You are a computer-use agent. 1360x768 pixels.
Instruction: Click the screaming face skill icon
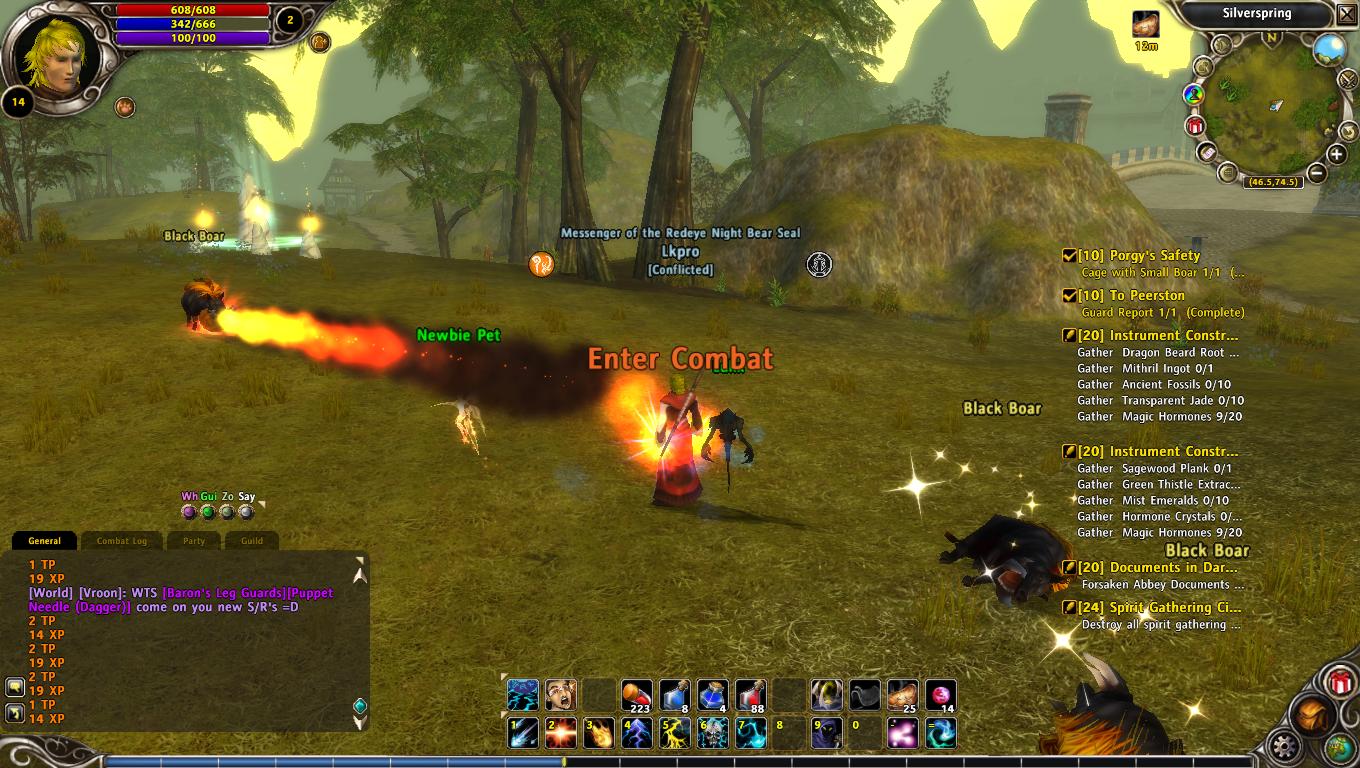[561, 695]
